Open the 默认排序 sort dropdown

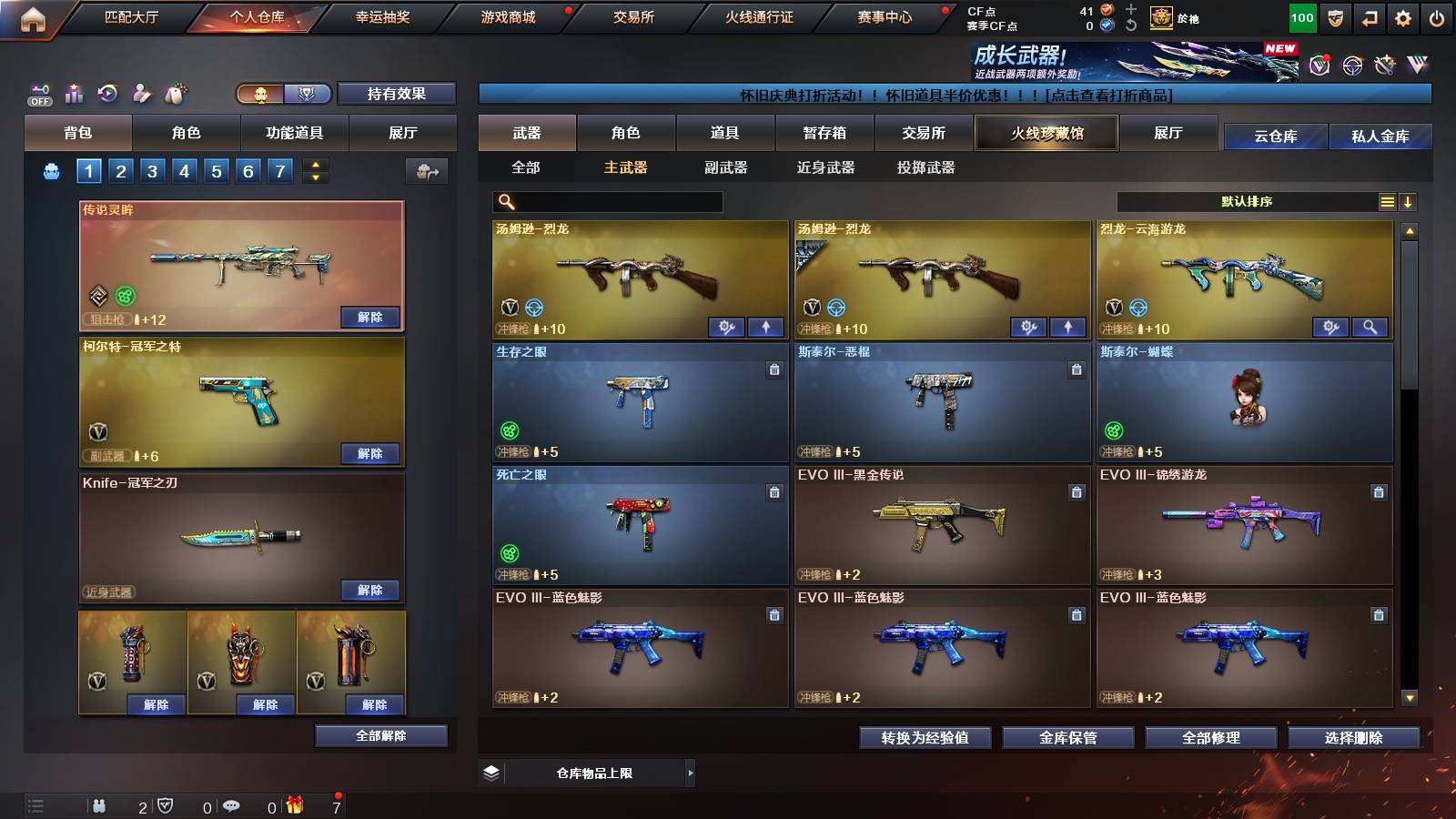1247,201
